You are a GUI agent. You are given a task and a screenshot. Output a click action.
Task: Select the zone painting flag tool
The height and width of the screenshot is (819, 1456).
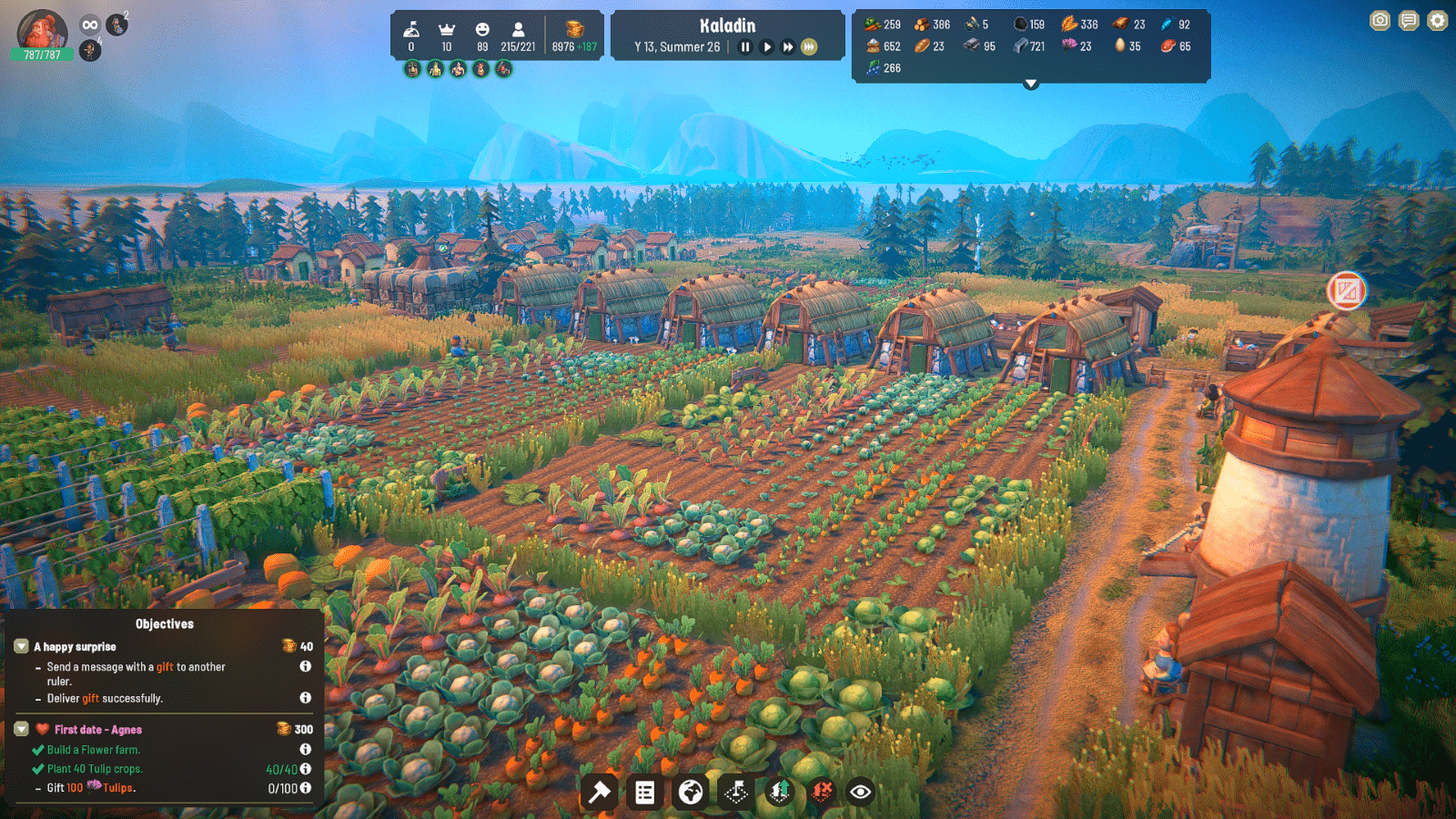tap(736, 793)
